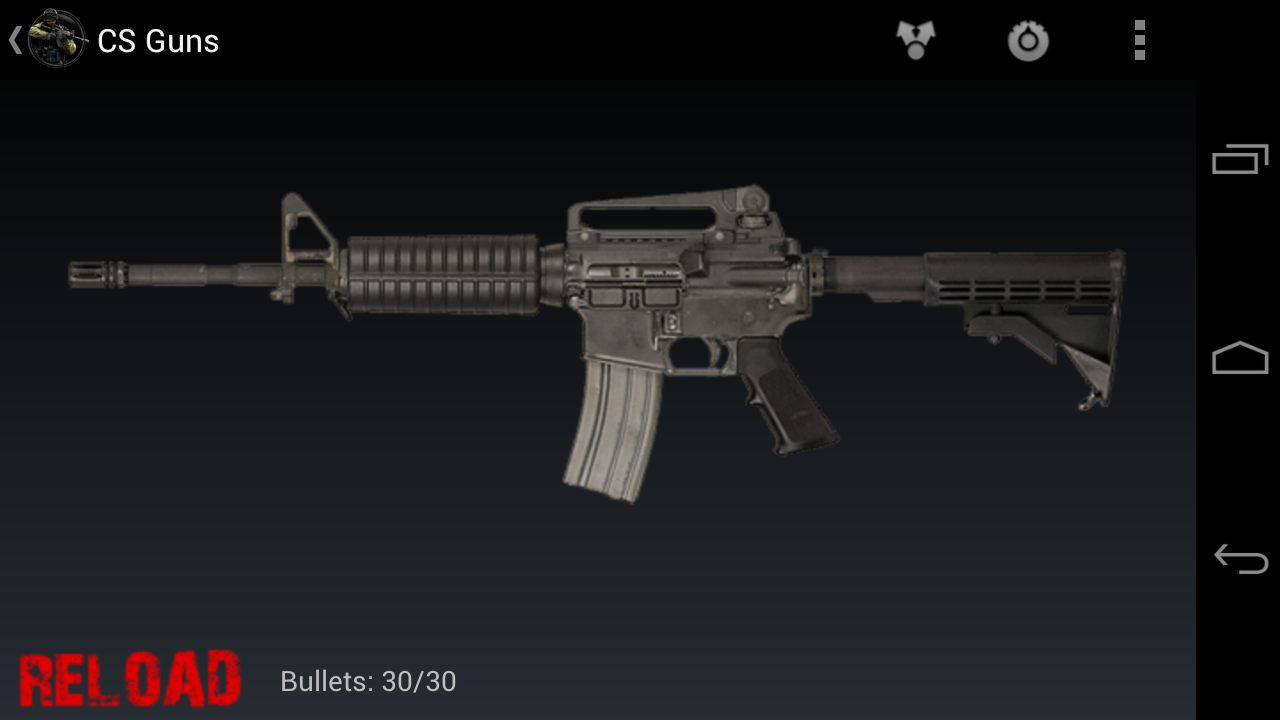The height and width of the screenshot is (720, 1280).
Task: Open the overflow menu with three dots
Action: pos(1139,40)
